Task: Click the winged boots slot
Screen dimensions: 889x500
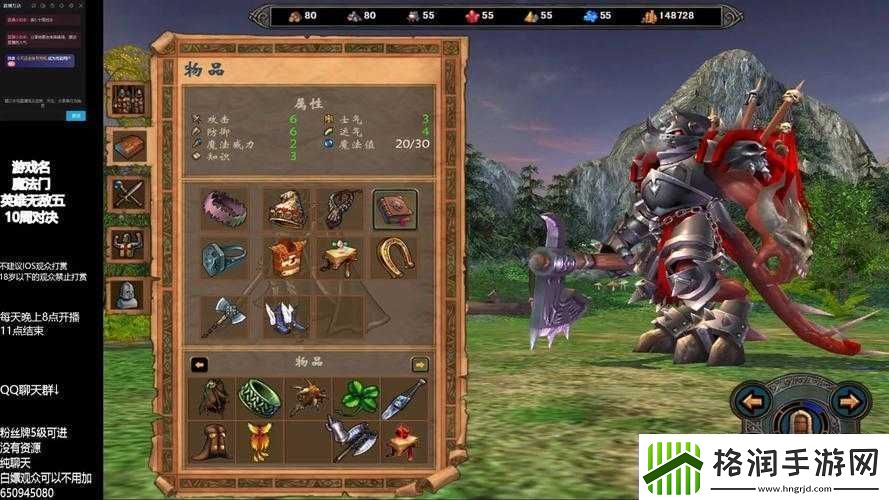Action: 285,316
